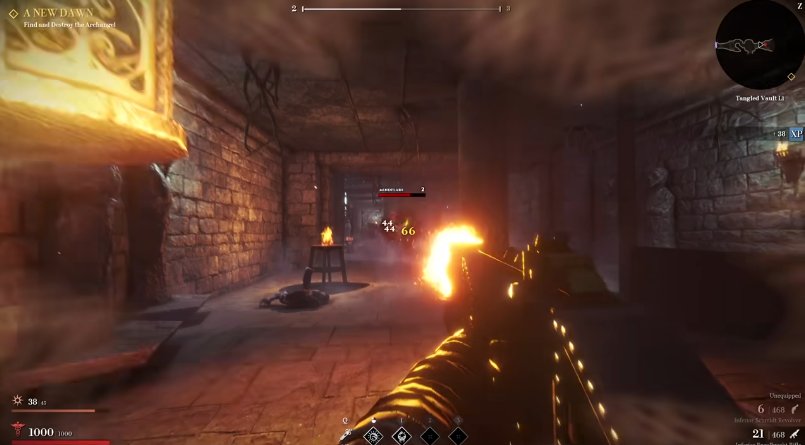Click the quest diamond marker icon
The image size is (805, 445).
point(13,14)
